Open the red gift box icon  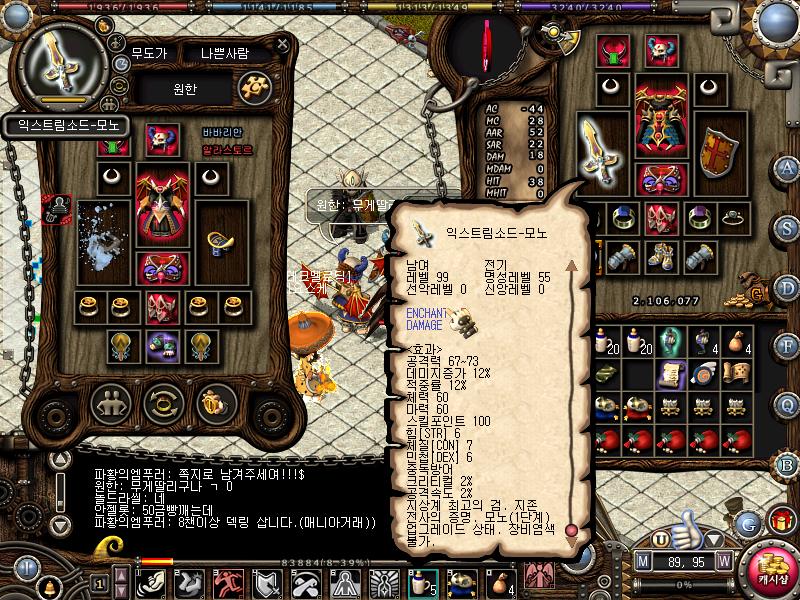(781, 522)
